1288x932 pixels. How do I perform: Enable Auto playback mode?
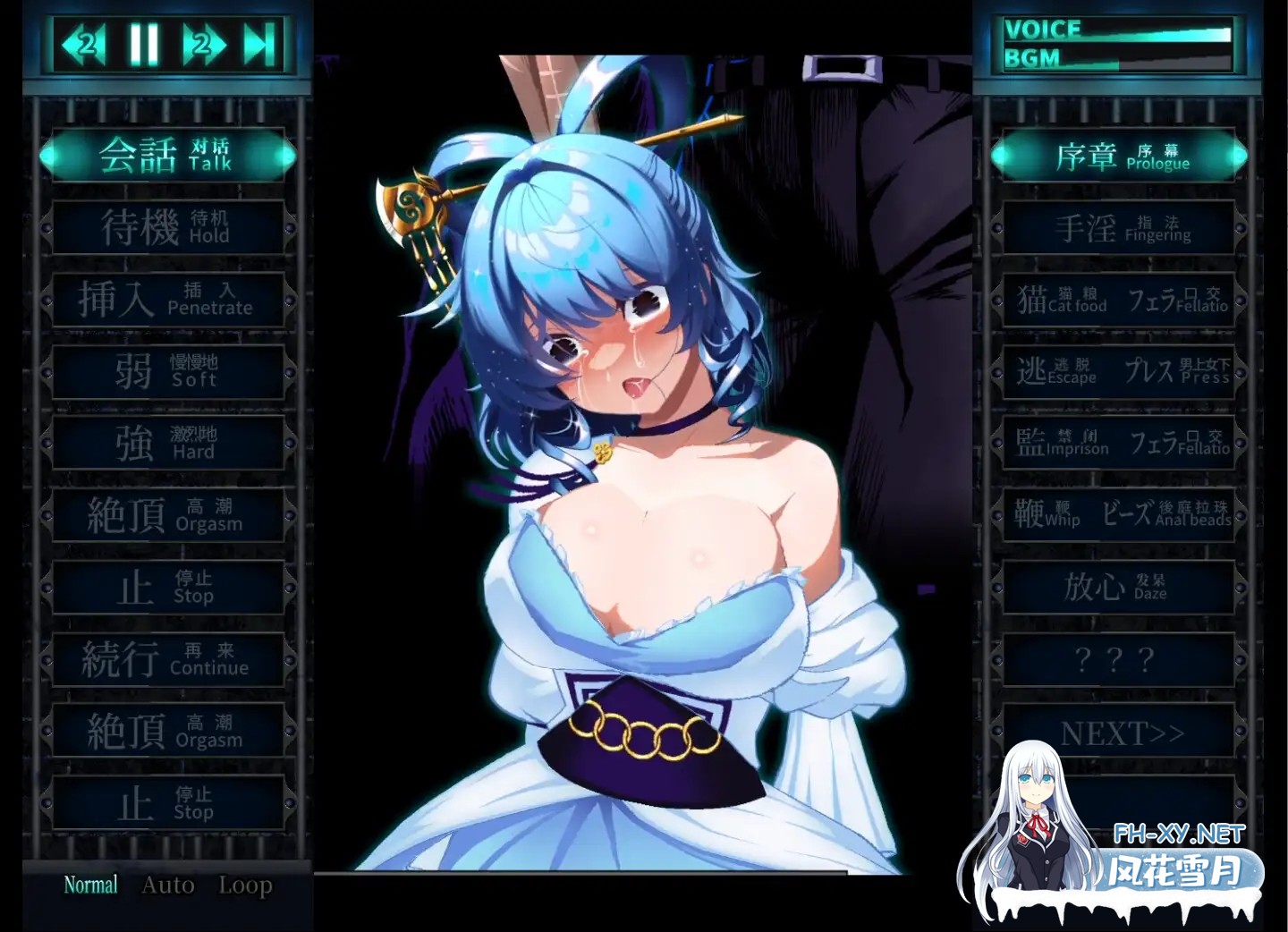(x=169, y=885)
